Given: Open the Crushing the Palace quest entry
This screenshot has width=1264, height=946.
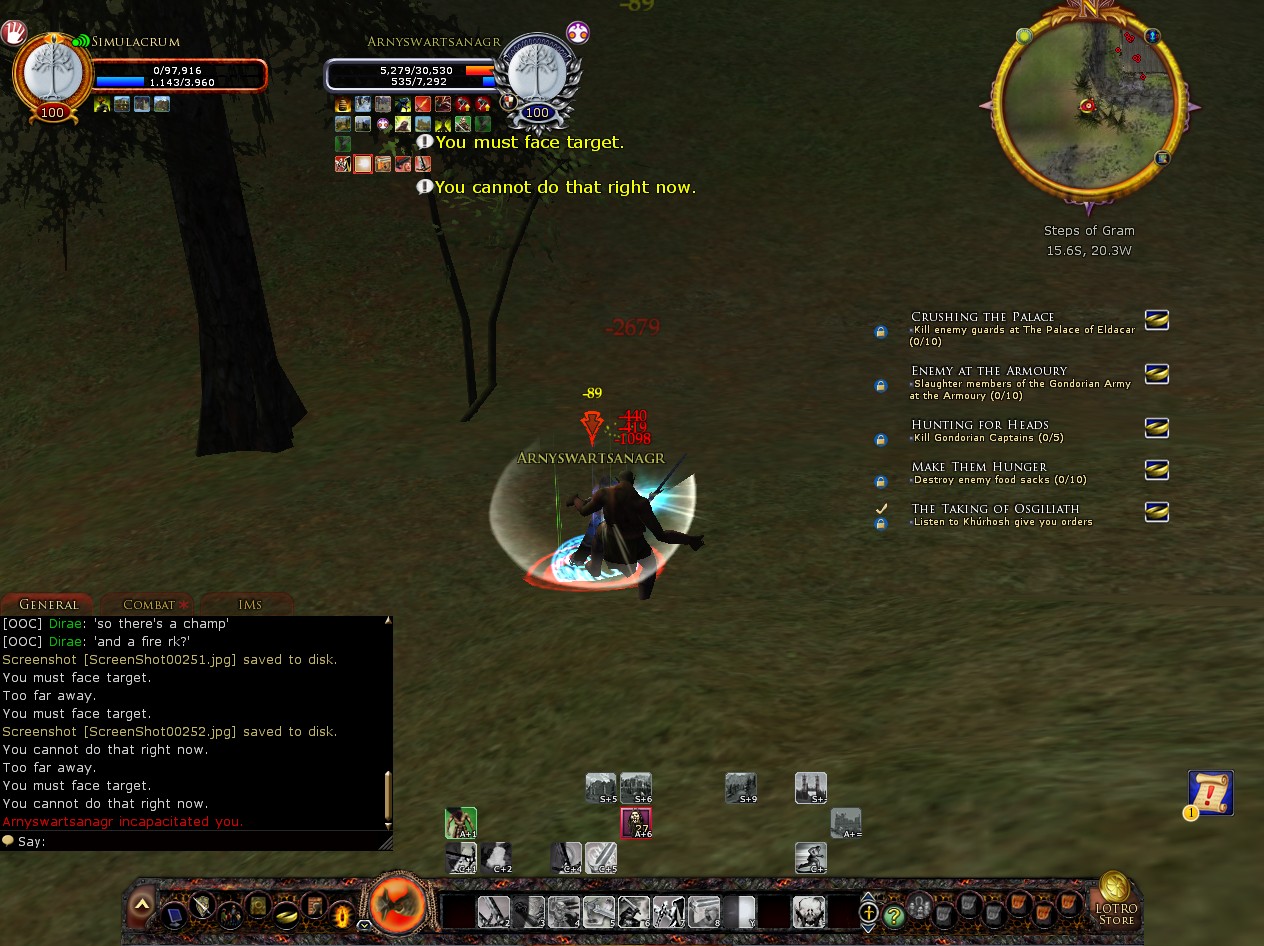Looking at the screenshot, I should pos(982,317).
